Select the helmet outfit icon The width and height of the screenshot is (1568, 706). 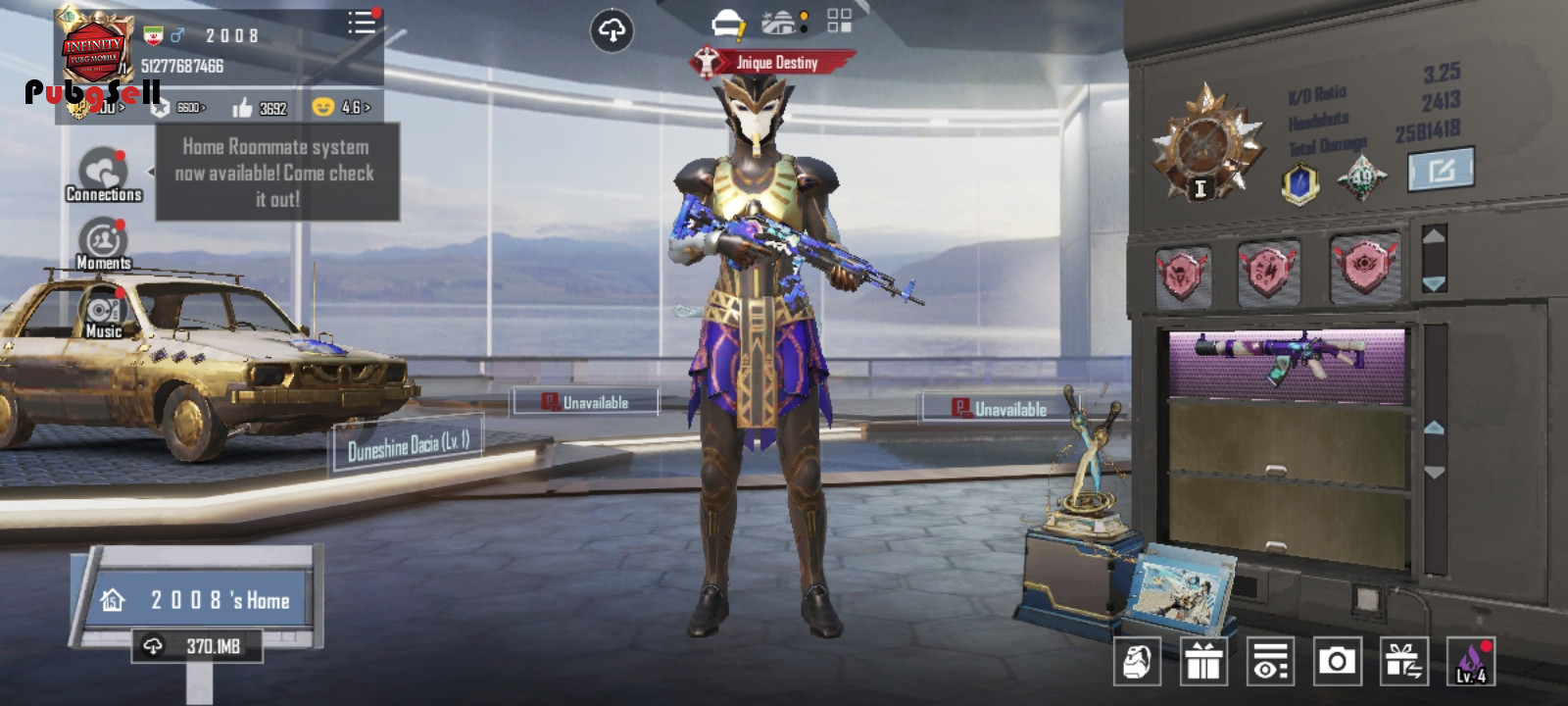click(x=728, y=24)
